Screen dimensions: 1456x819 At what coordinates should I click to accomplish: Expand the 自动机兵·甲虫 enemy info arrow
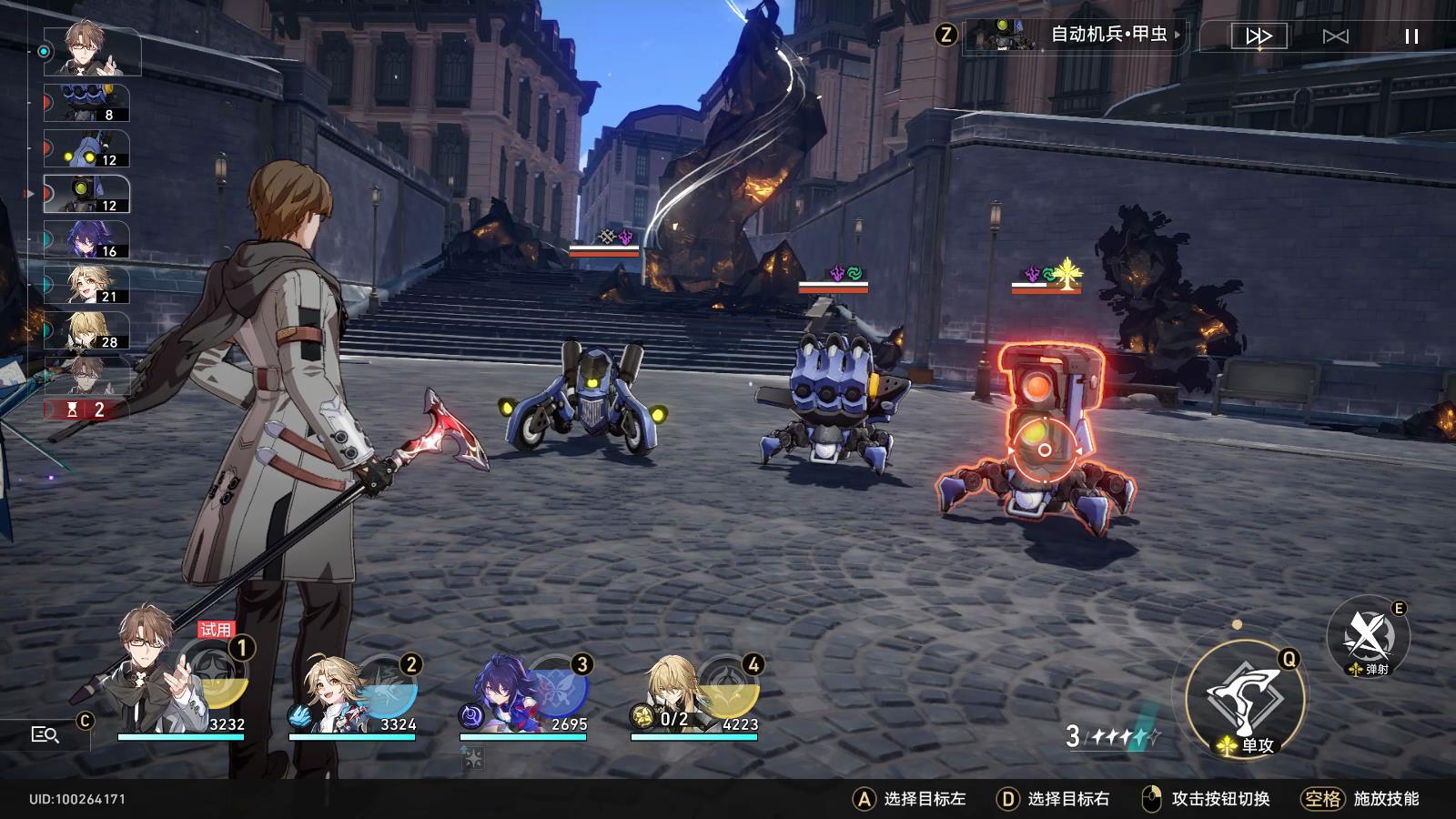1178,36
